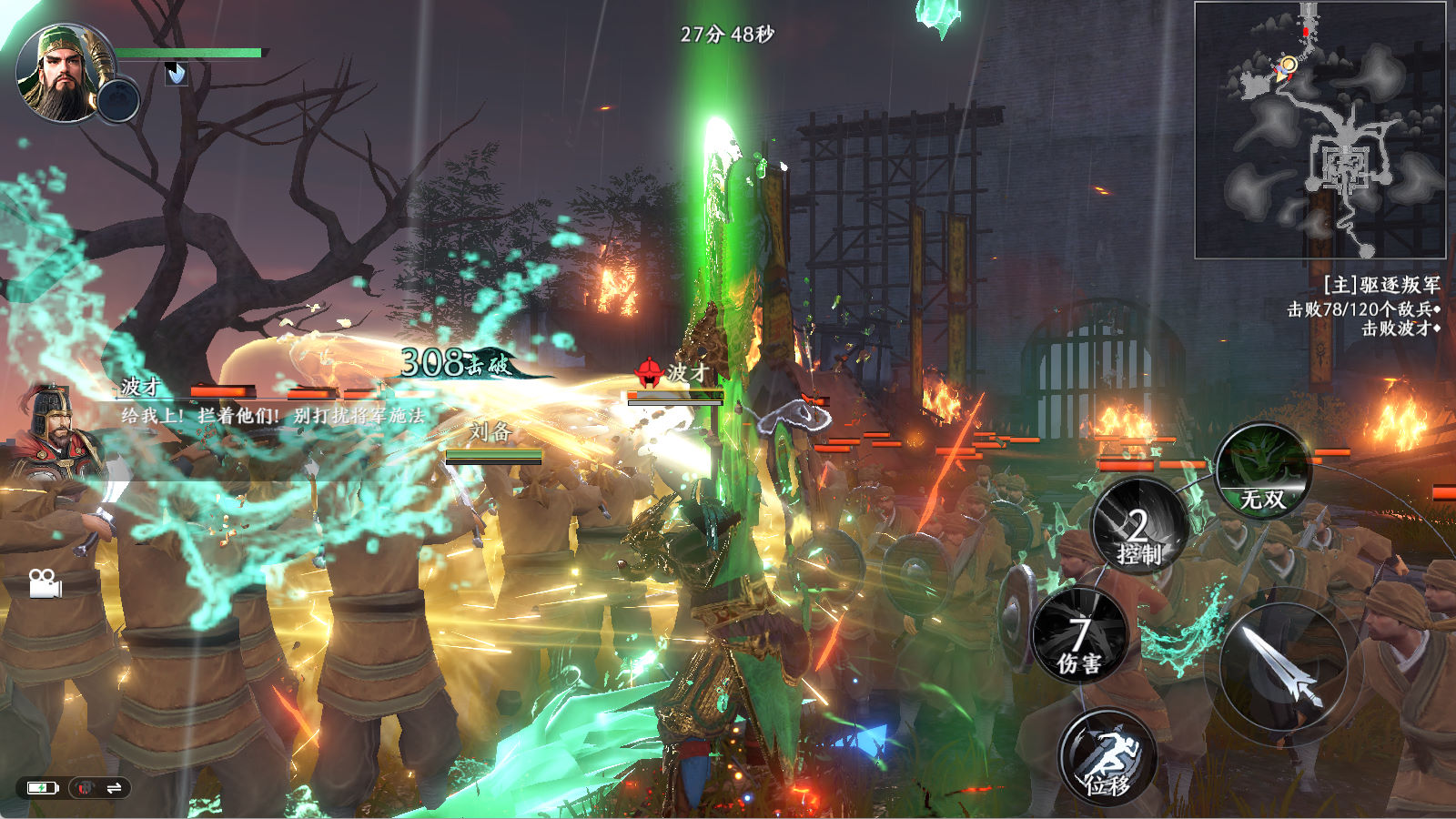Toggle the camera icon
1456x819 pixels.
pos(45,583)
